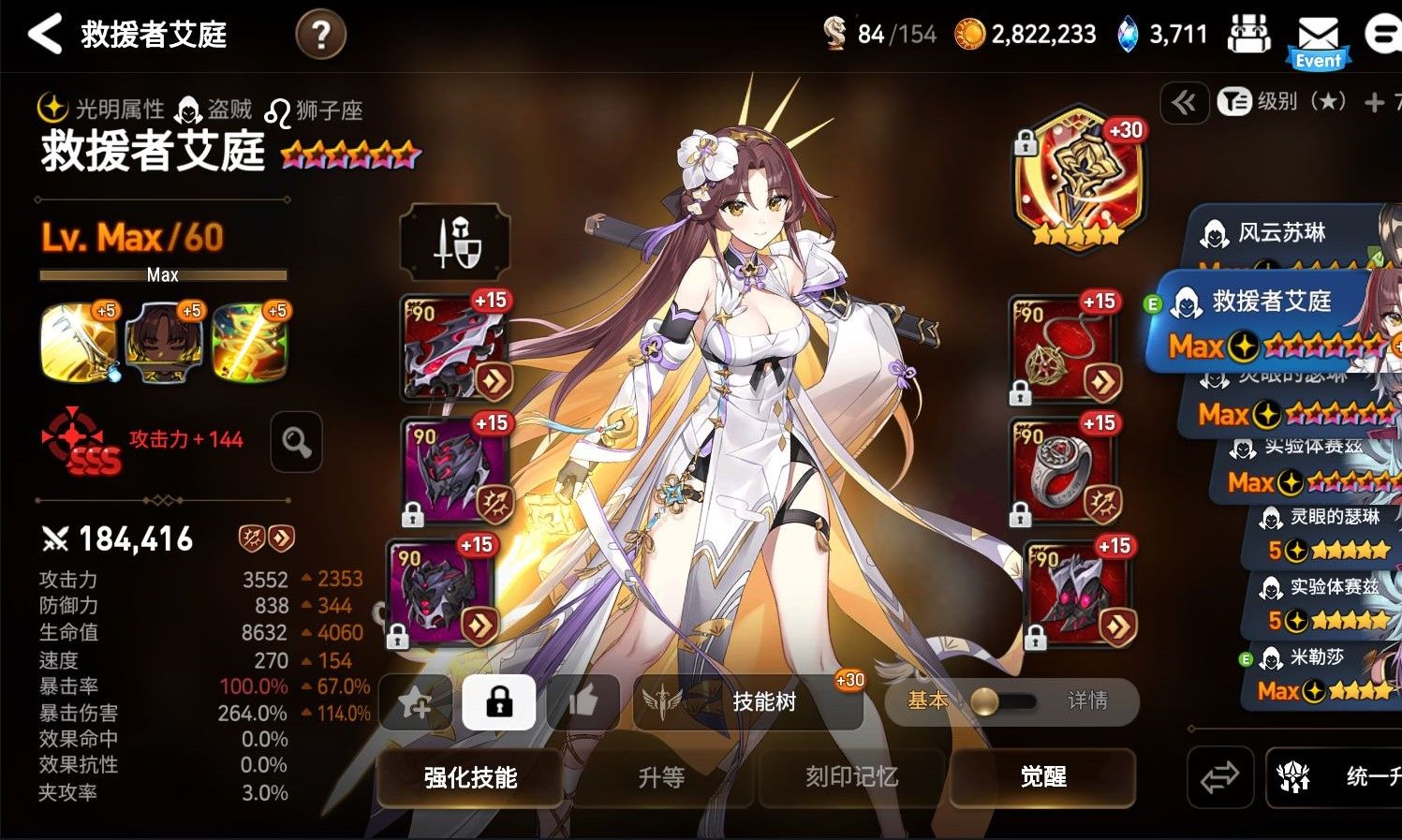Collapse the character list with the double chevron
This screenshot has height=840, width=1402.
[x=1184, y=104]
